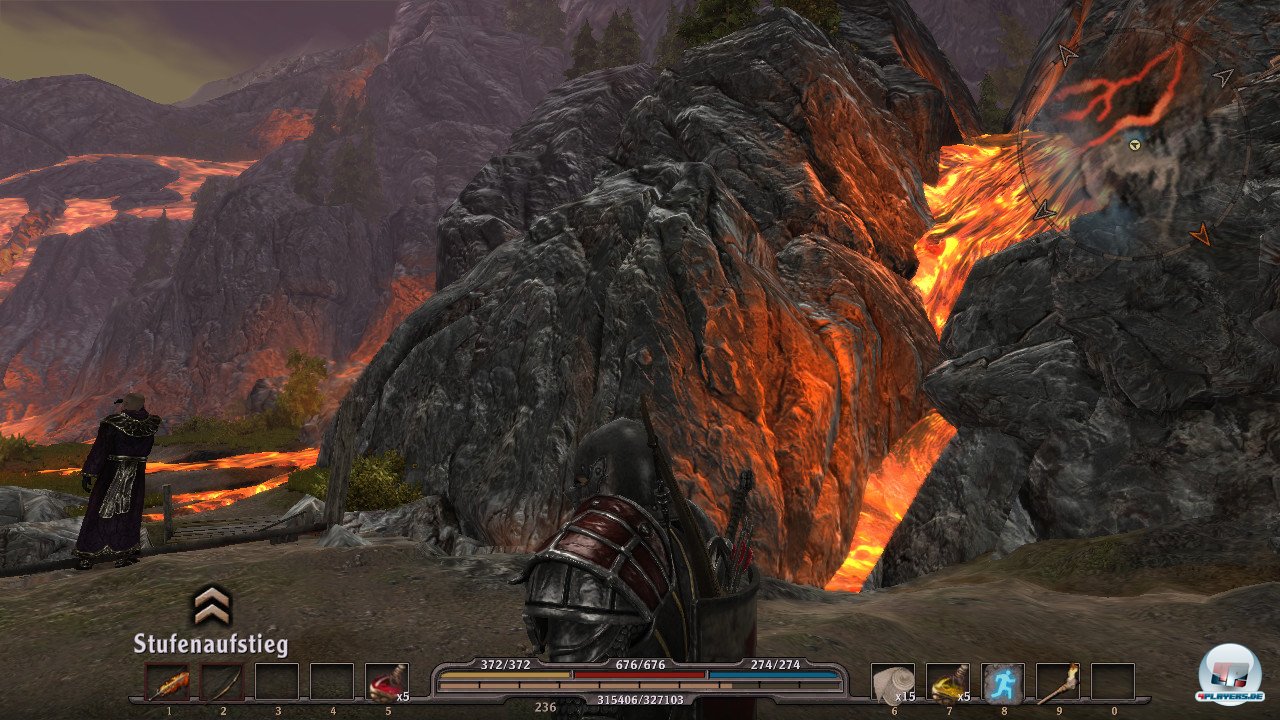
Task: Use the bandage roll item
Action: coord(892,682)
